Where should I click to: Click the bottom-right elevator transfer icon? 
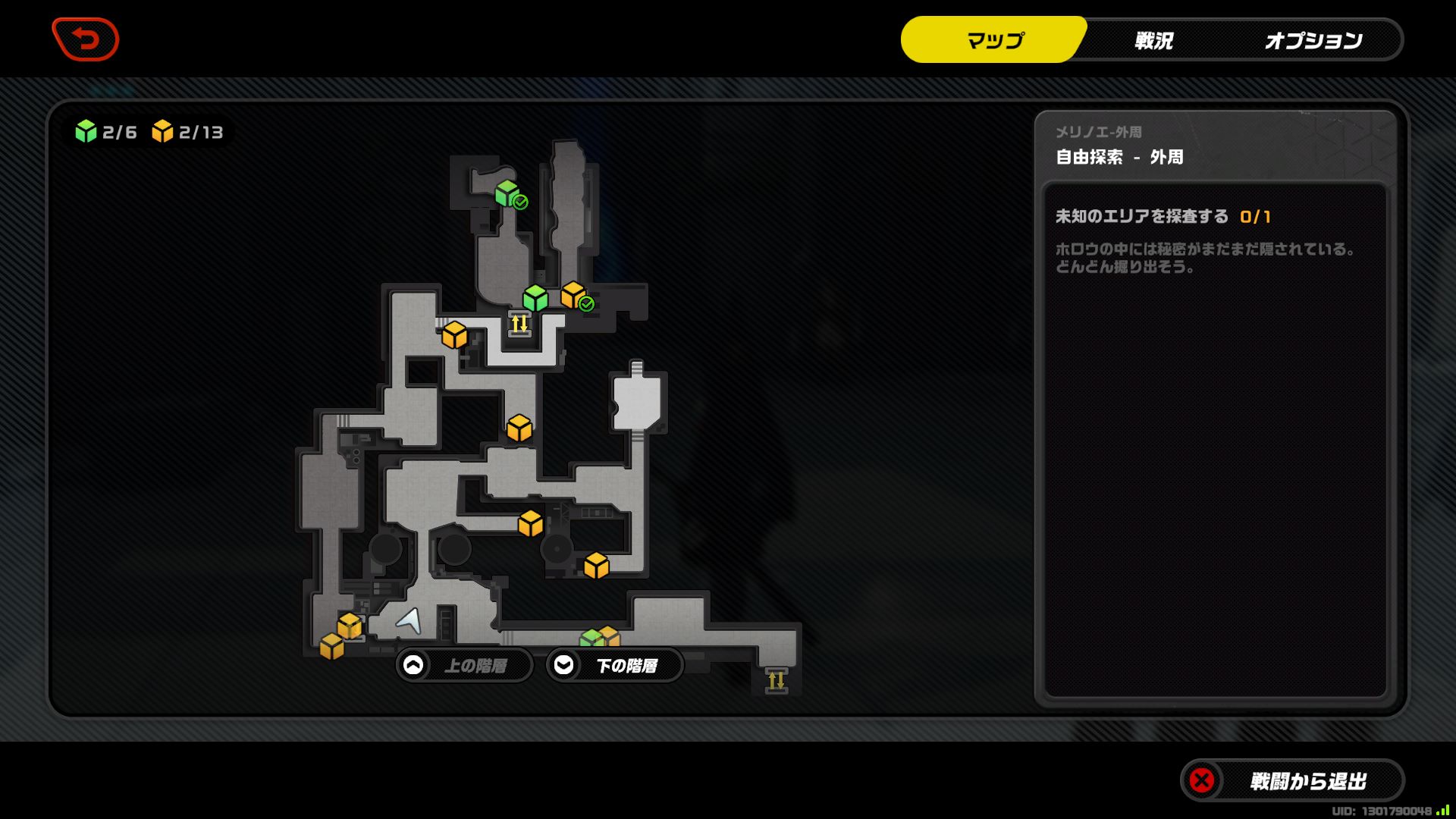(x=777, y=681)
